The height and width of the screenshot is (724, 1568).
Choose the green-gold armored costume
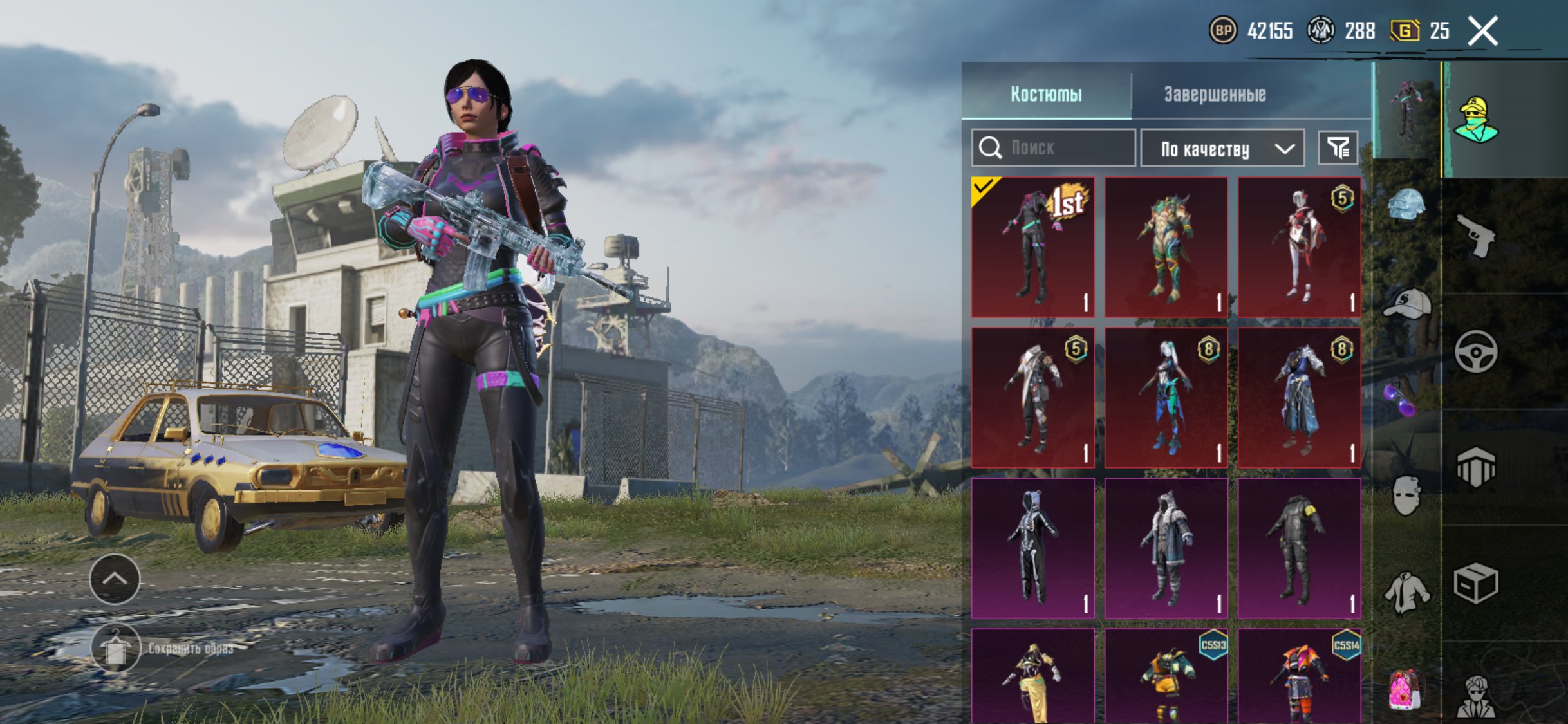click(x=1166, y=247)
